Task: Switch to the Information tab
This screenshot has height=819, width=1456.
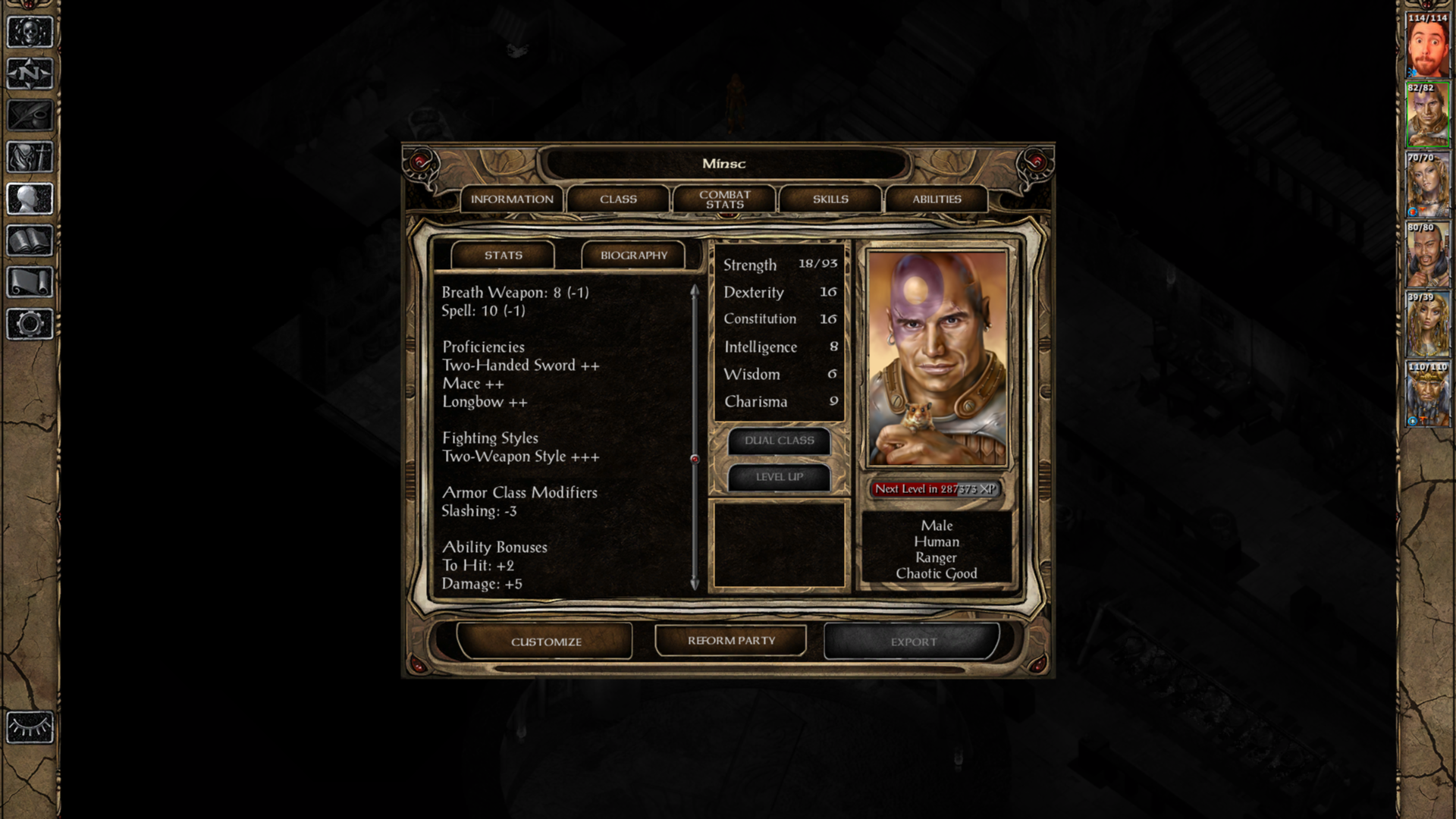Action: [x=512, y=199]
